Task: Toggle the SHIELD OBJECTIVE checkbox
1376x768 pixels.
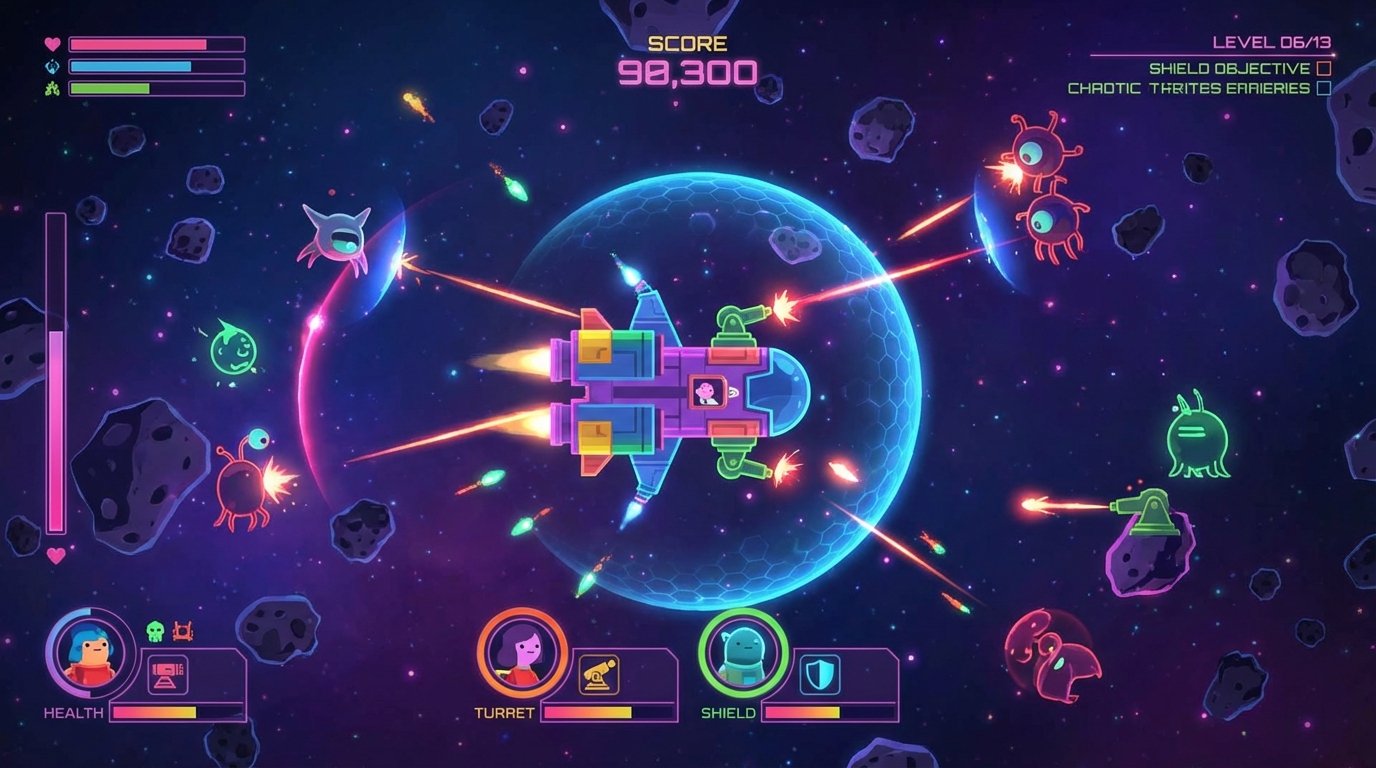Action: [x=1322, y=68]
